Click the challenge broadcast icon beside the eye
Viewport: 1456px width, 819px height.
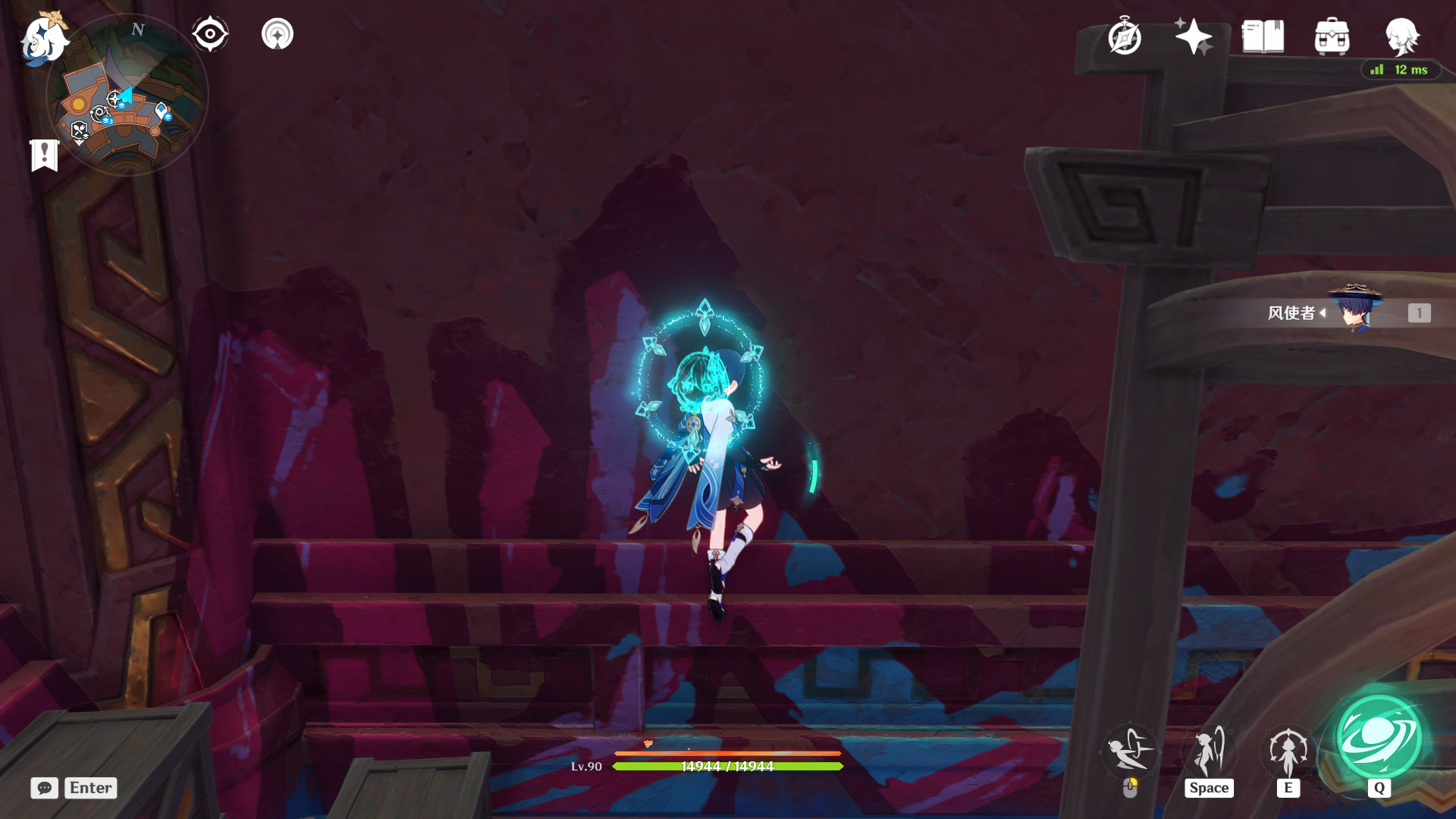pos(276,33)
